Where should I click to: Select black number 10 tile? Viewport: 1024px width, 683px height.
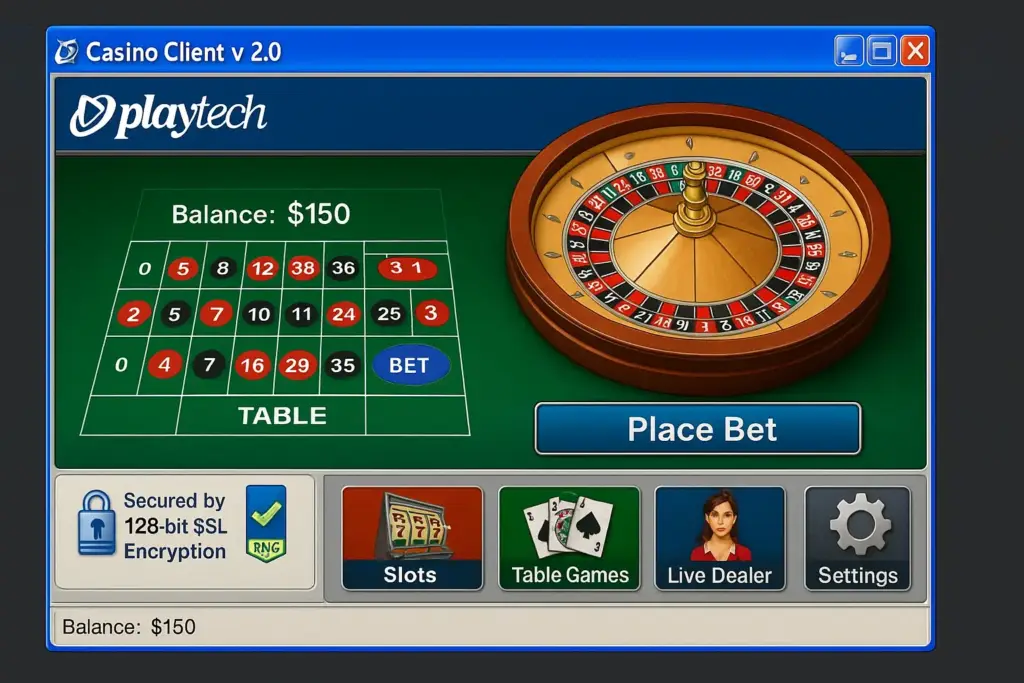[x=259, y=314]
